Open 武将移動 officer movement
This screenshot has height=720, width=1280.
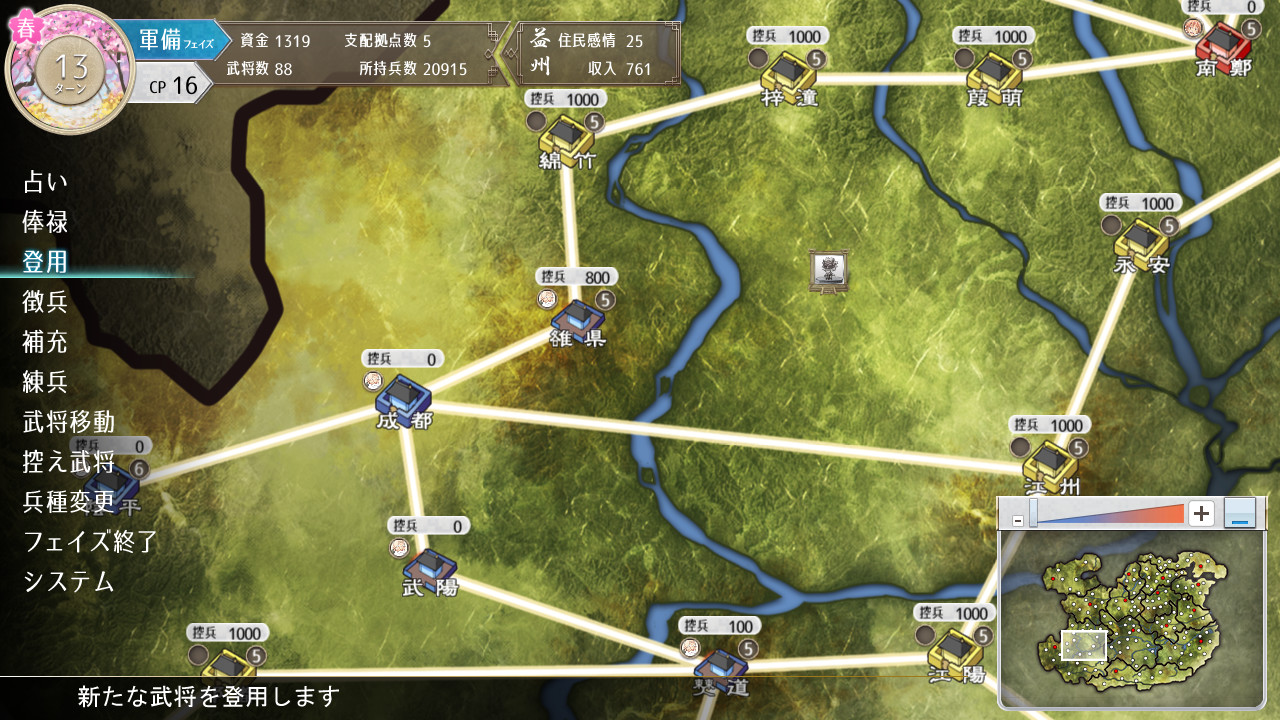tap(69, 422)
